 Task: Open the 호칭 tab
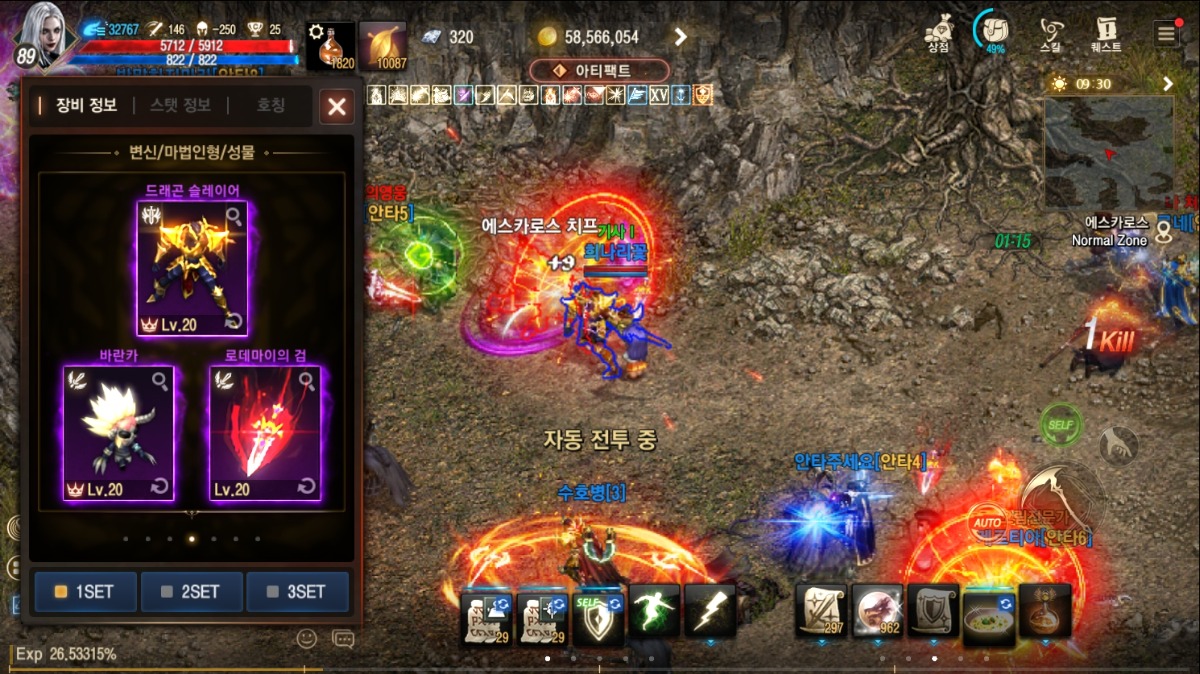[271, 105]
